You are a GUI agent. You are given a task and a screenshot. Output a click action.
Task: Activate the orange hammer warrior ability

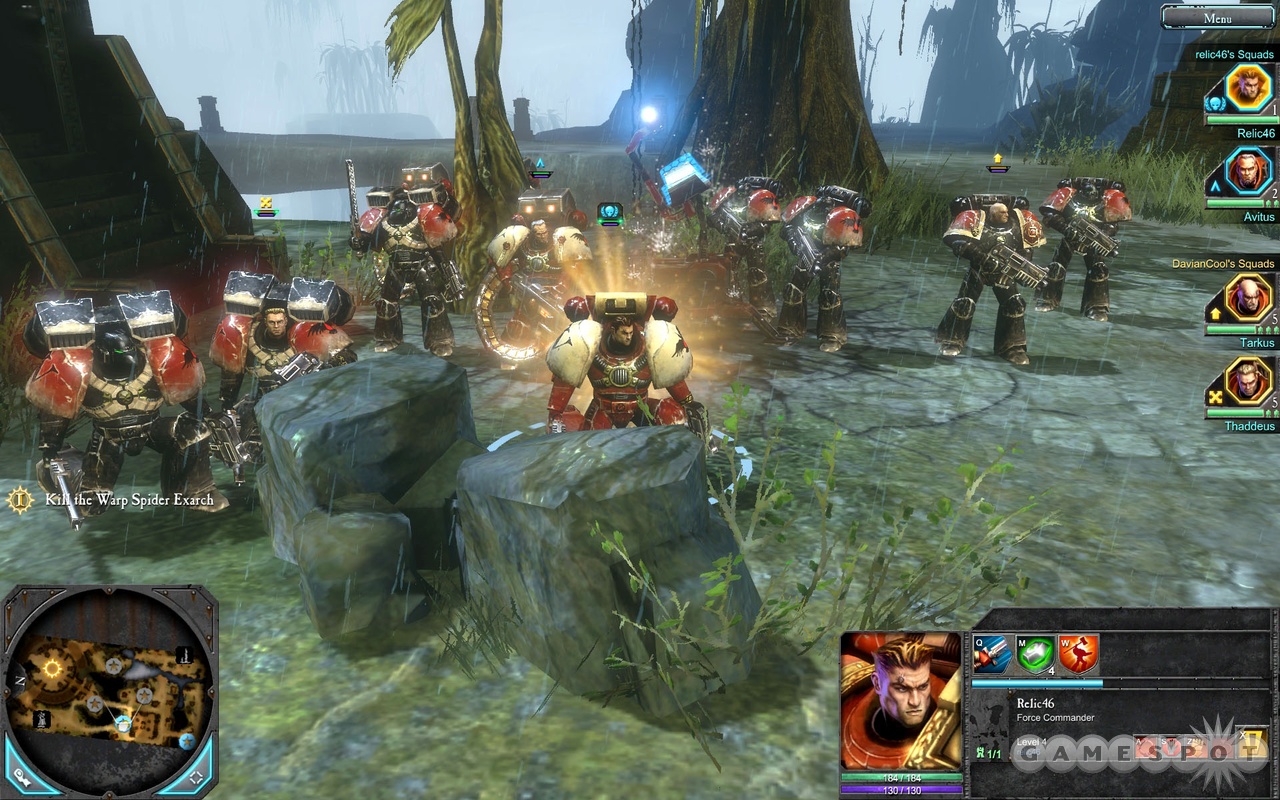click(1078, 655)
